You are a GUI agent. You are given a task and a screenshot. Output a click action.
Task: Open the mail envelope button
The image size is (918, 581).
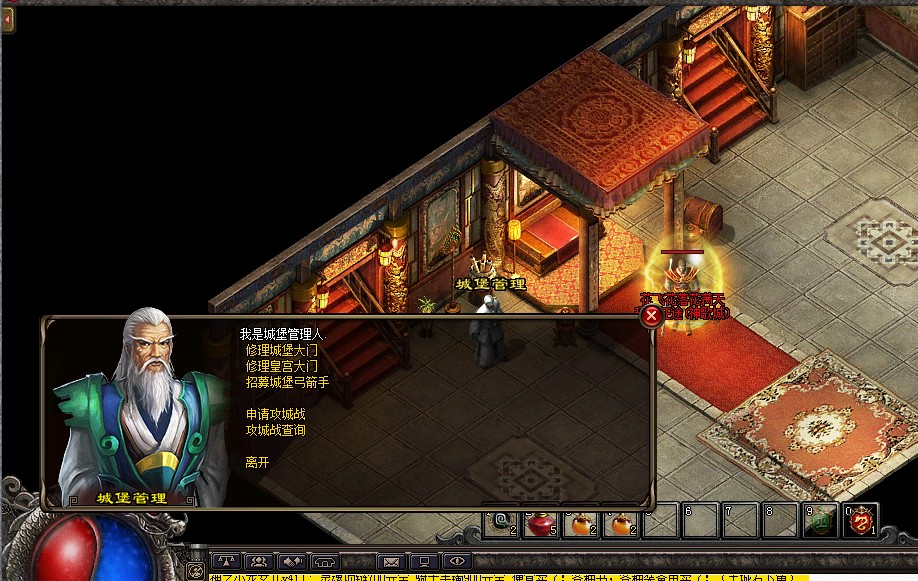391,562
